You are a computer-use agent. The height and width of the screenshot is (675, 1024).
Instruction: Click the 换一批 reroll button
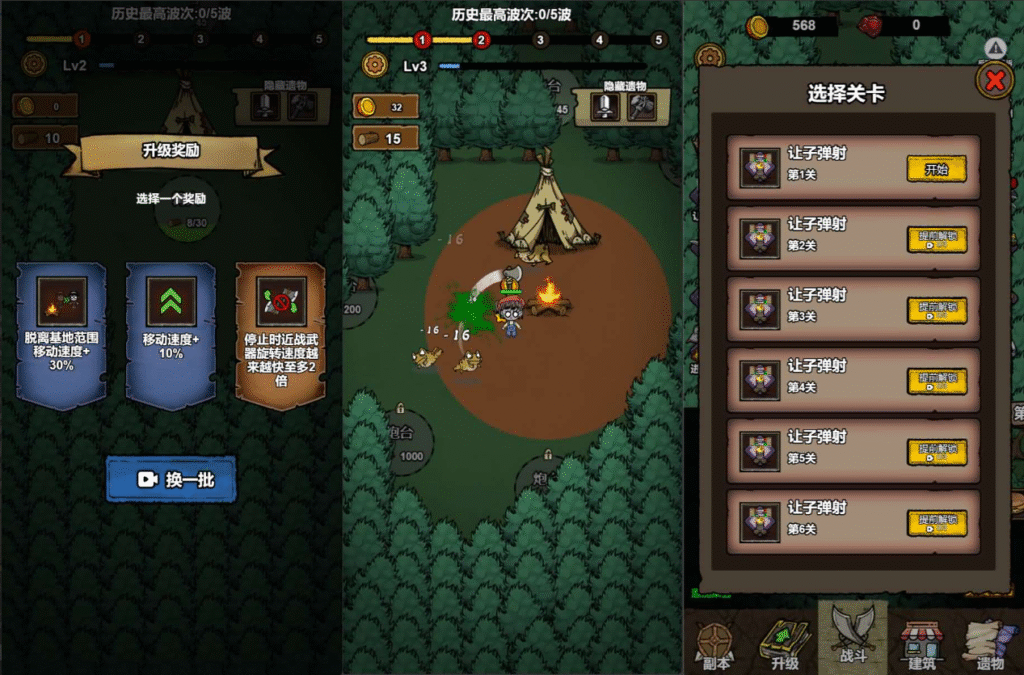tap(171, 479)
